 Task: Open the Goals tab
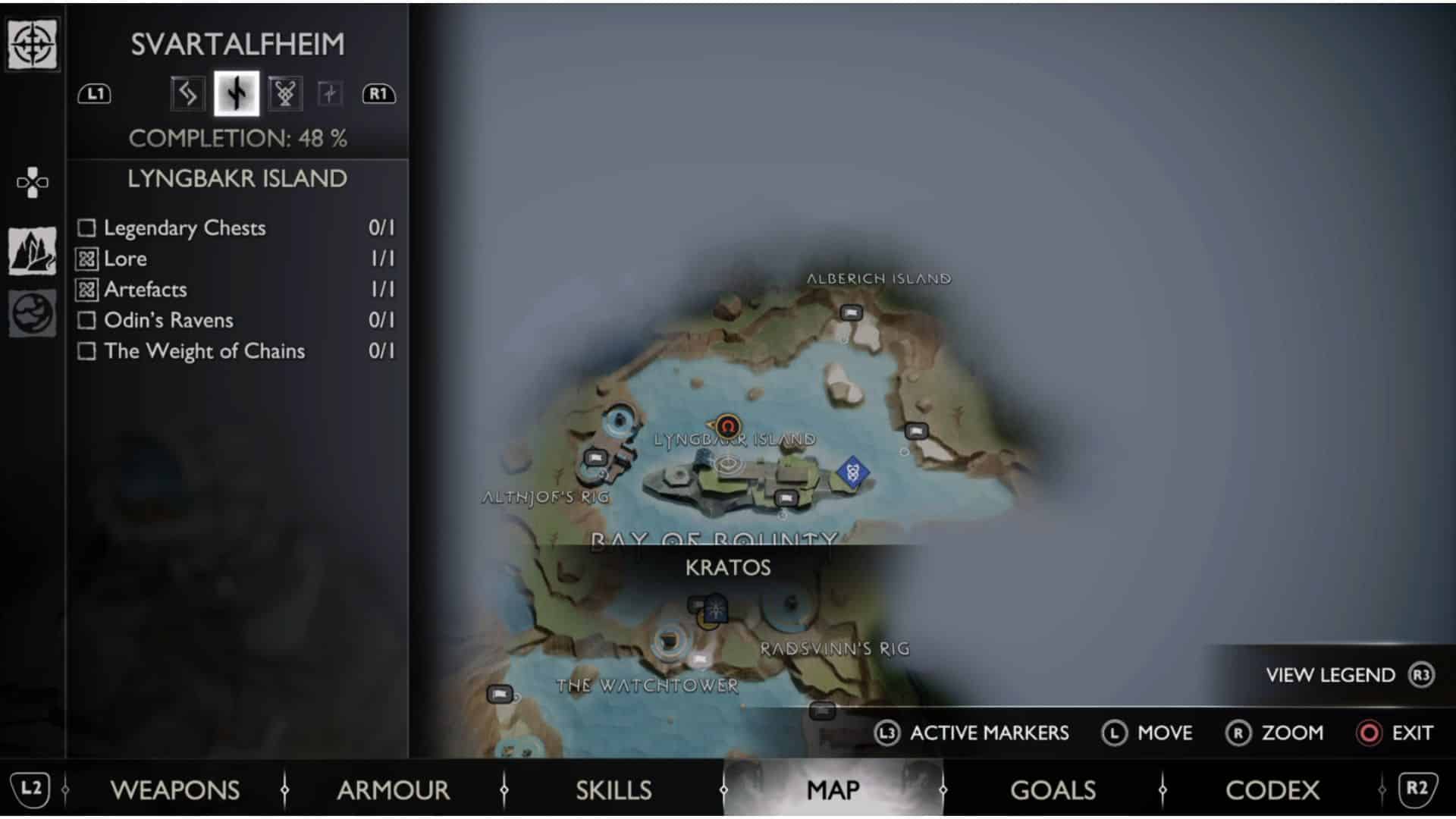click(x=1053, y=790)
